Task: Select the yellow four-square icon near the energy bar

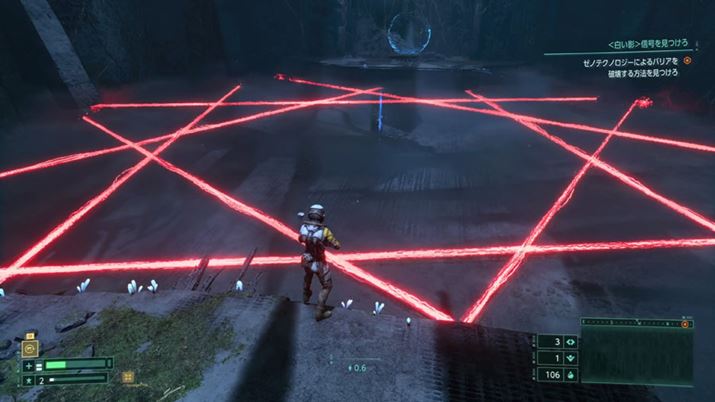Action: (128, 377)
